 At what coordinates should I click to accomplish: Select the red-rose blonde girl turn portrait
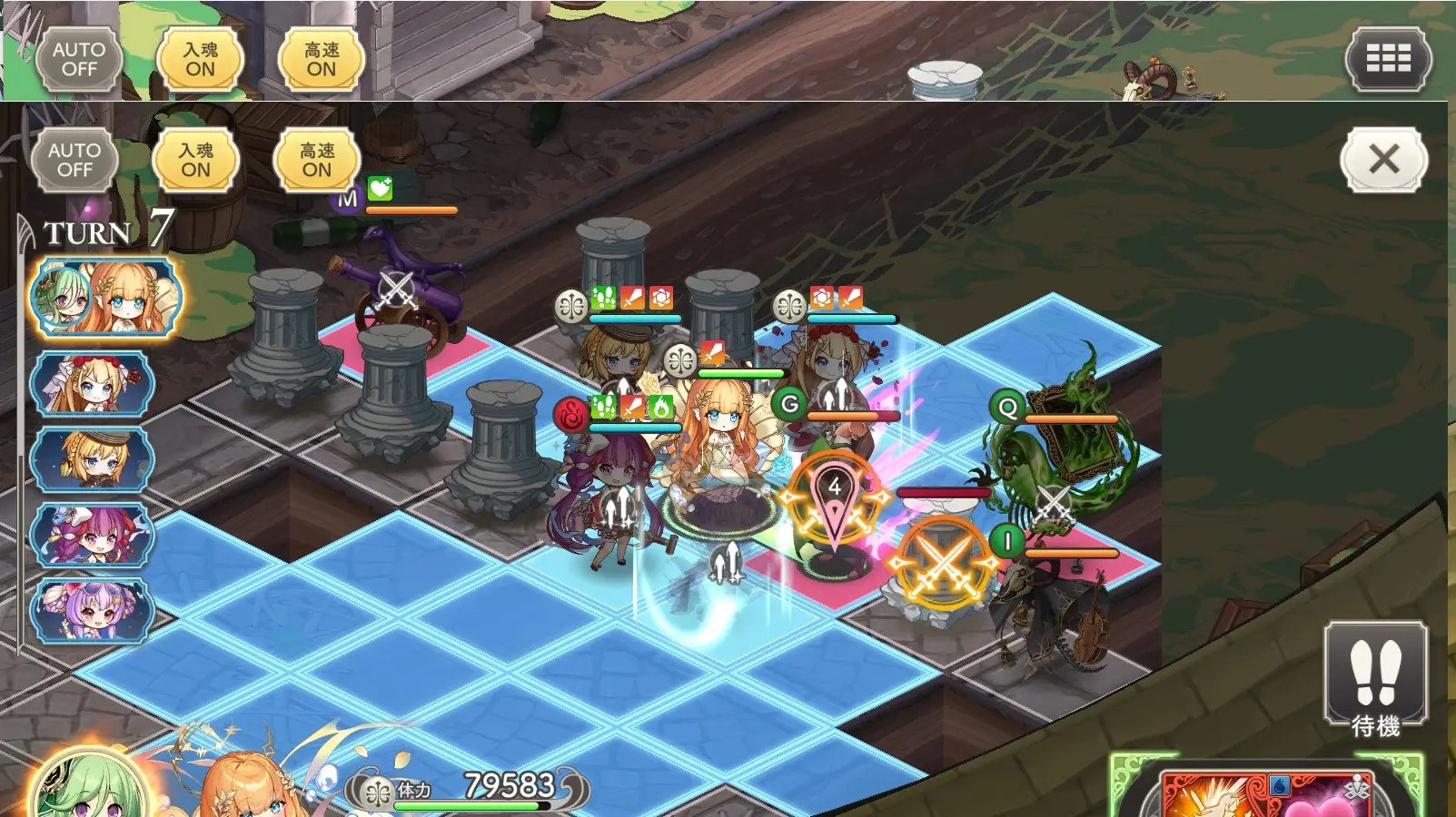(92, 384)
